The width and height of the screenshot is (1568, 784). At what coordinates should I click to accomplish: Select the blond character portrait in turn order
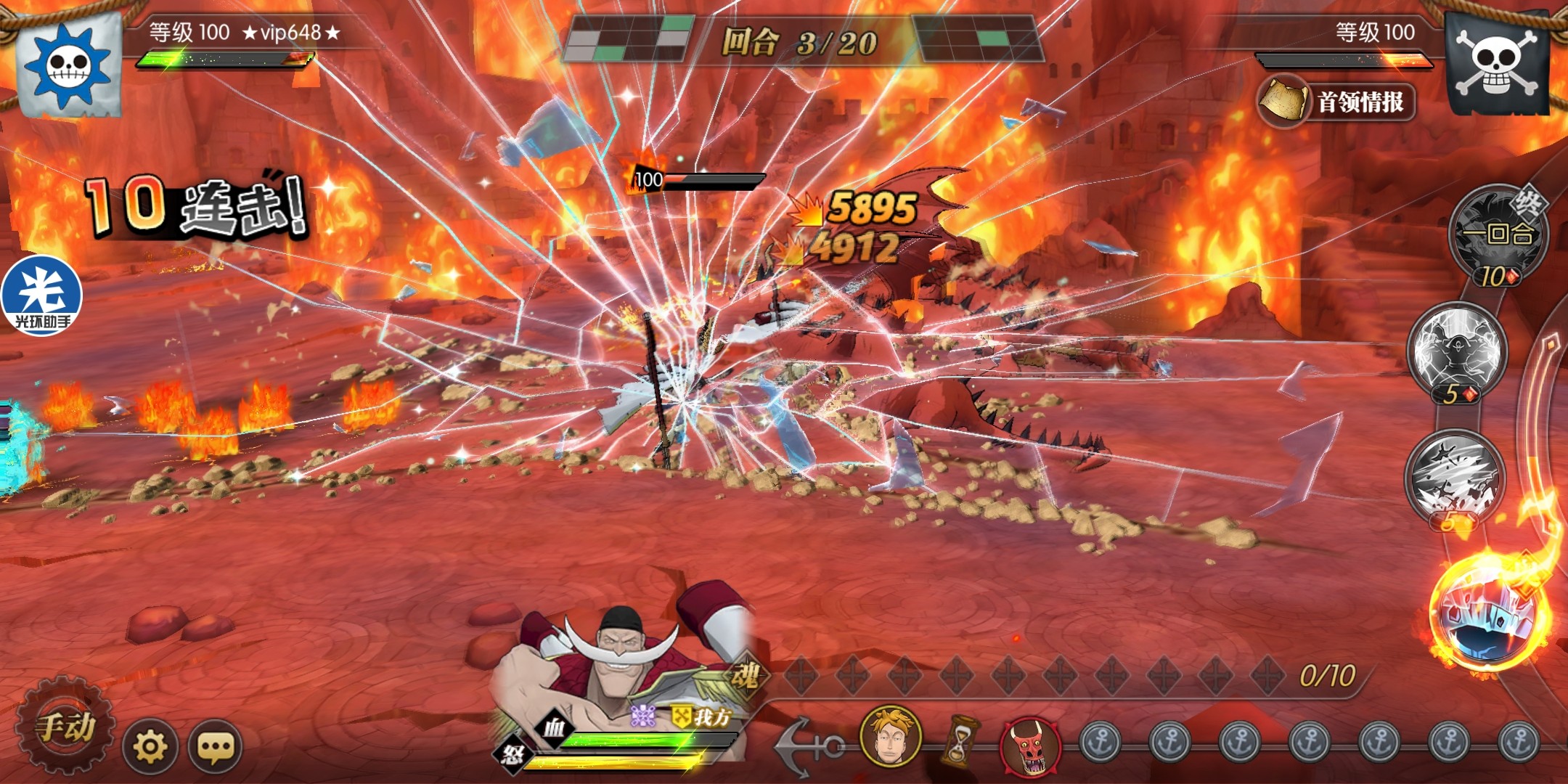pyautogui.click(x=891, y=735)
